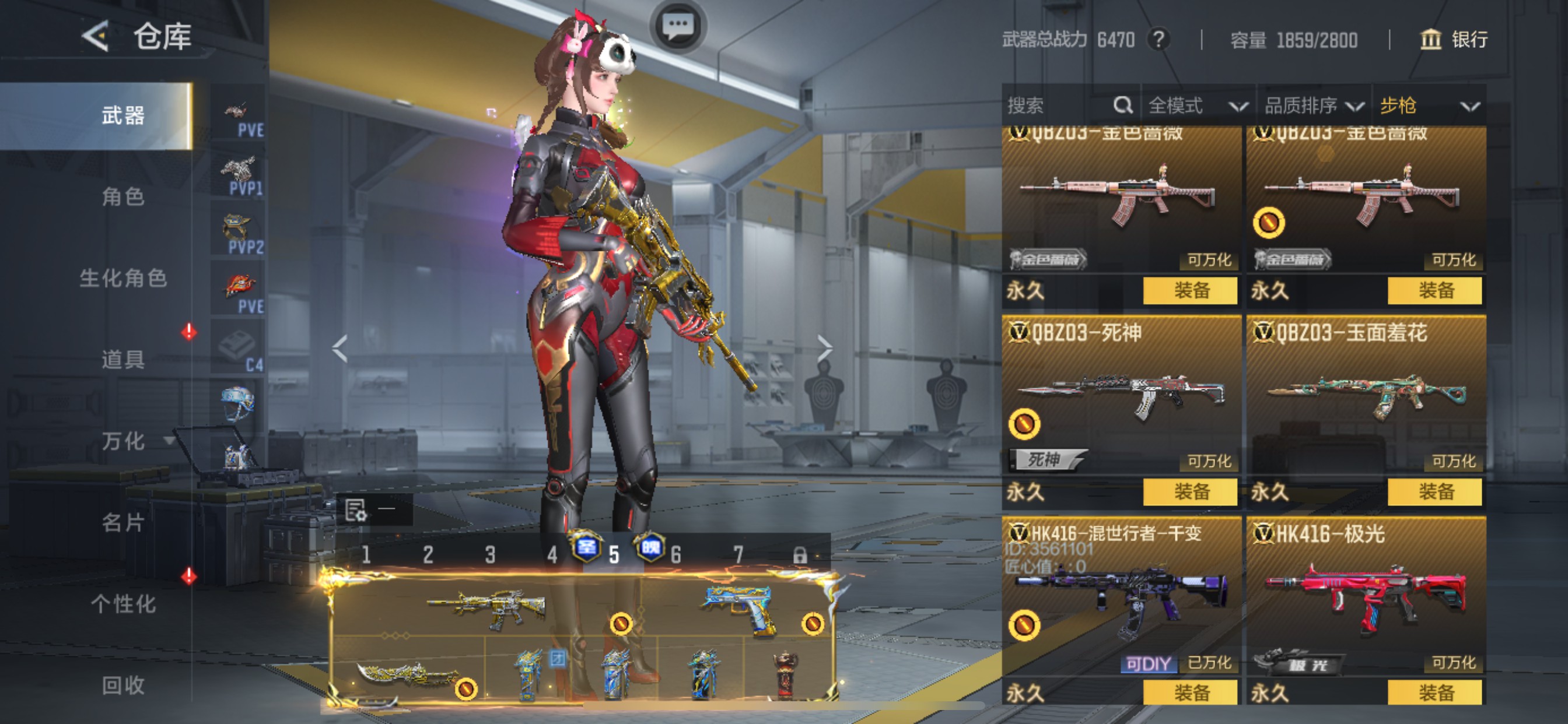Open the 银行 bank

(x=1454, y=40)
